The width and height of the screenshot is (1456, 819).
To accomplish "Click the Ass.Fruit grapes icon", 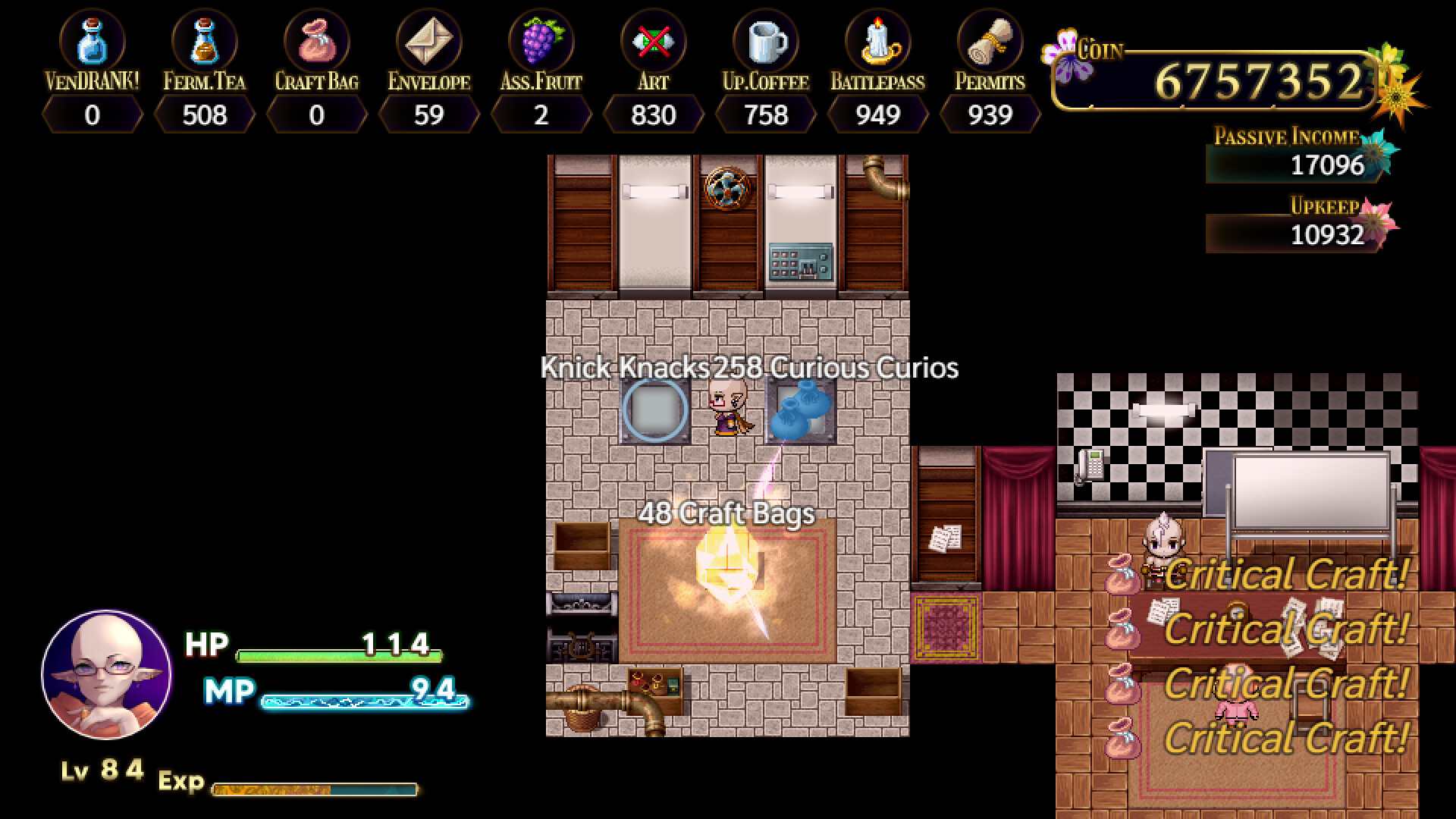I will point(540,43).
